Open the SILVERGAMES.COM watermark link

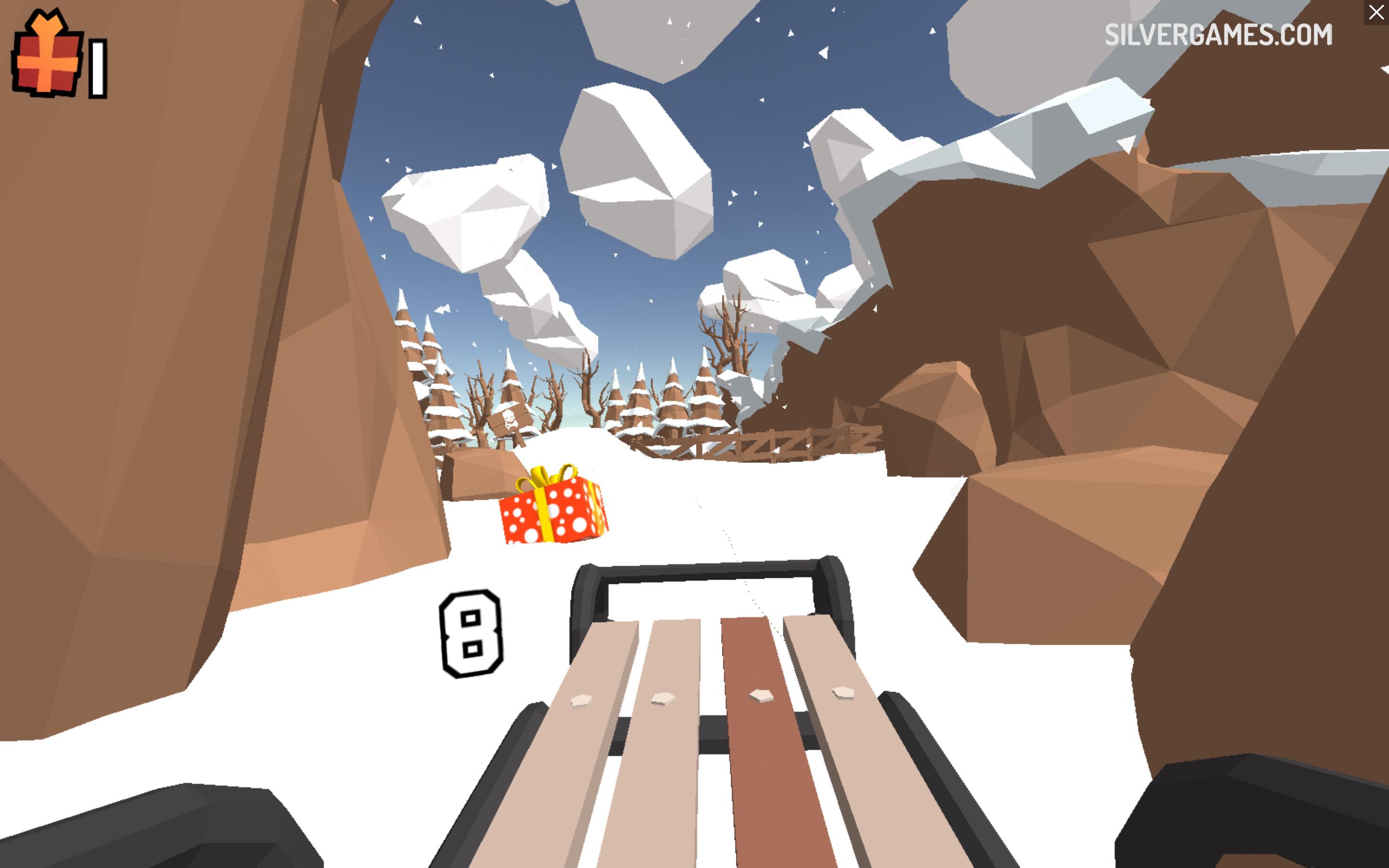[1218, 35]
